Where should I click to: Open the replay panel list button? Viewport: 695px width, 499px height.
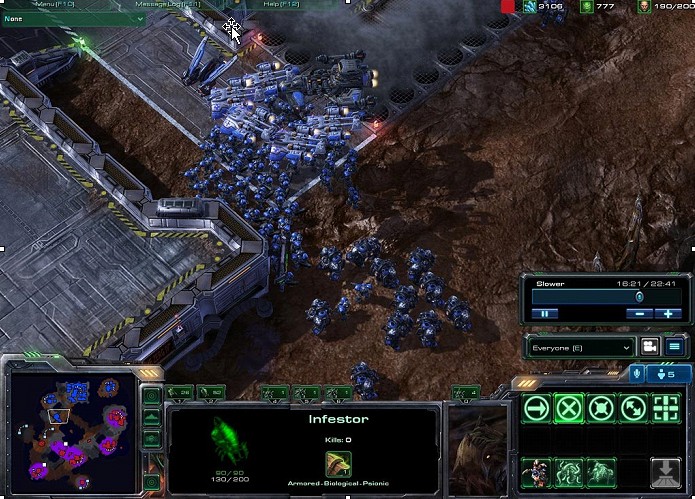[674, 347]
